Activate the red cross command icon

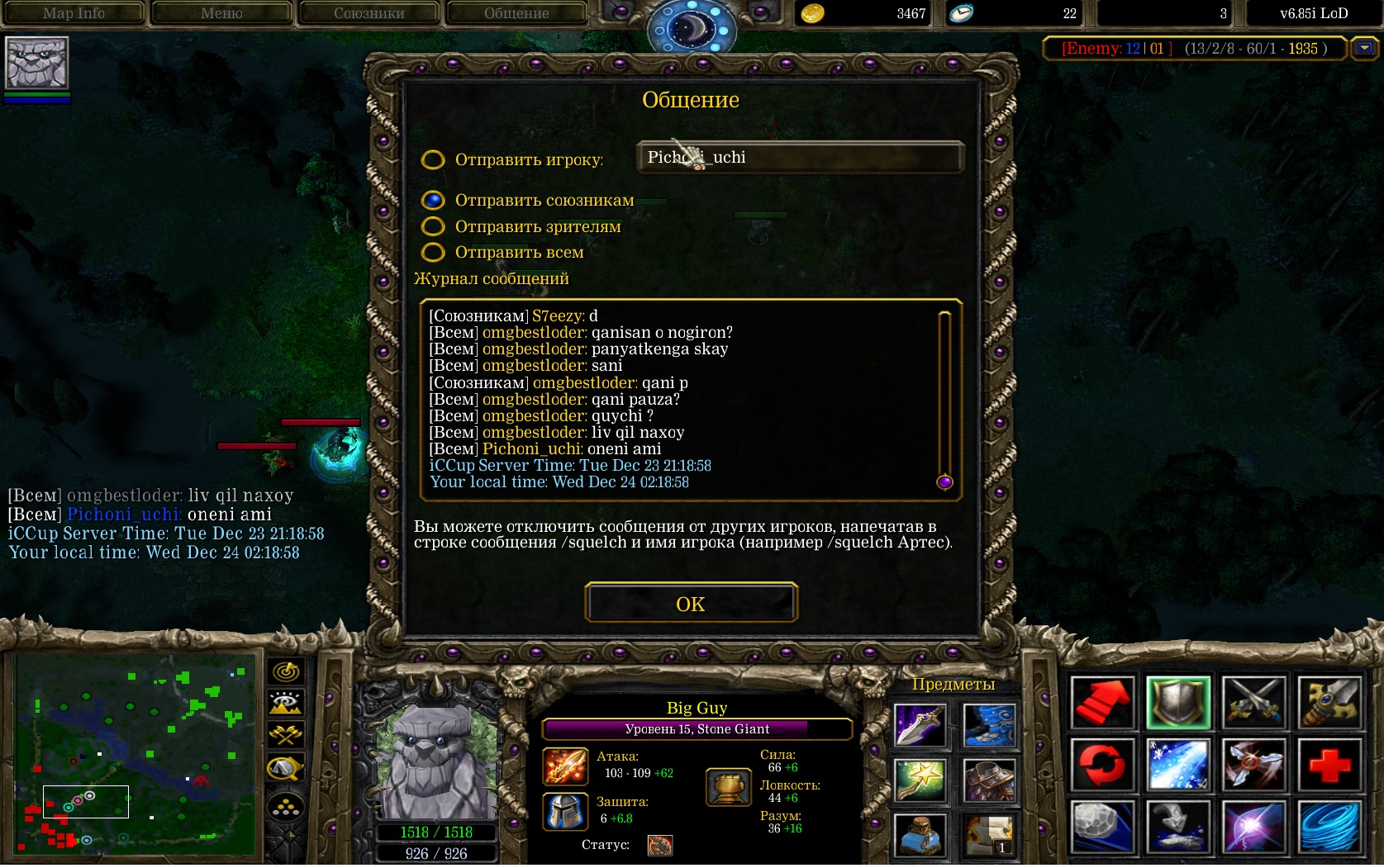1329,765
